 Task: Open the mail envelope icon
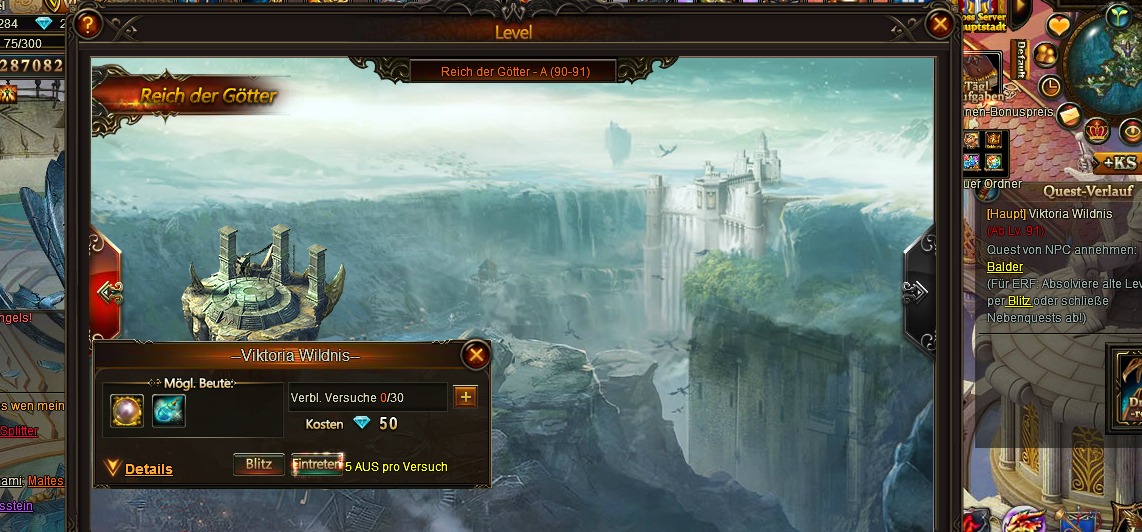1068,114
